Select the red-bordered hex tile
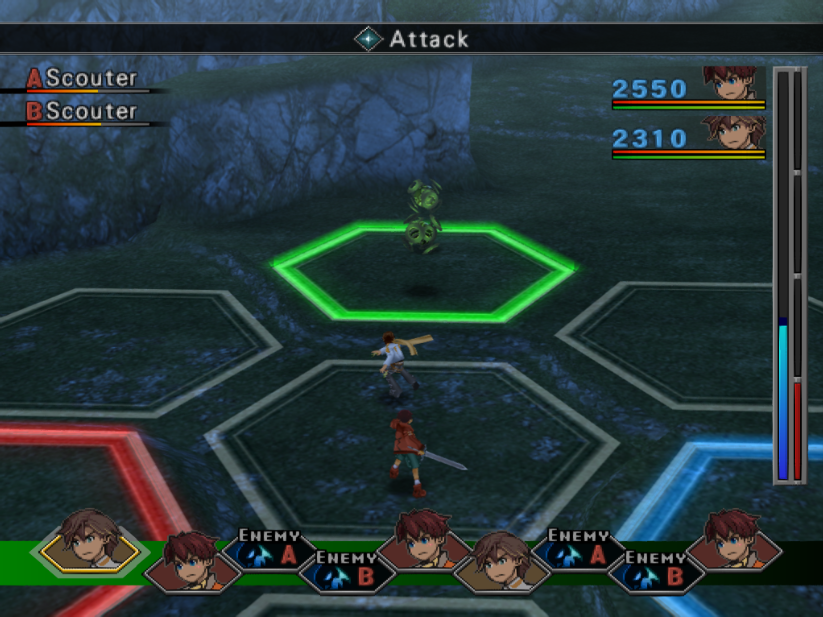Screen dimensions: 823x617 click(70, 480)
